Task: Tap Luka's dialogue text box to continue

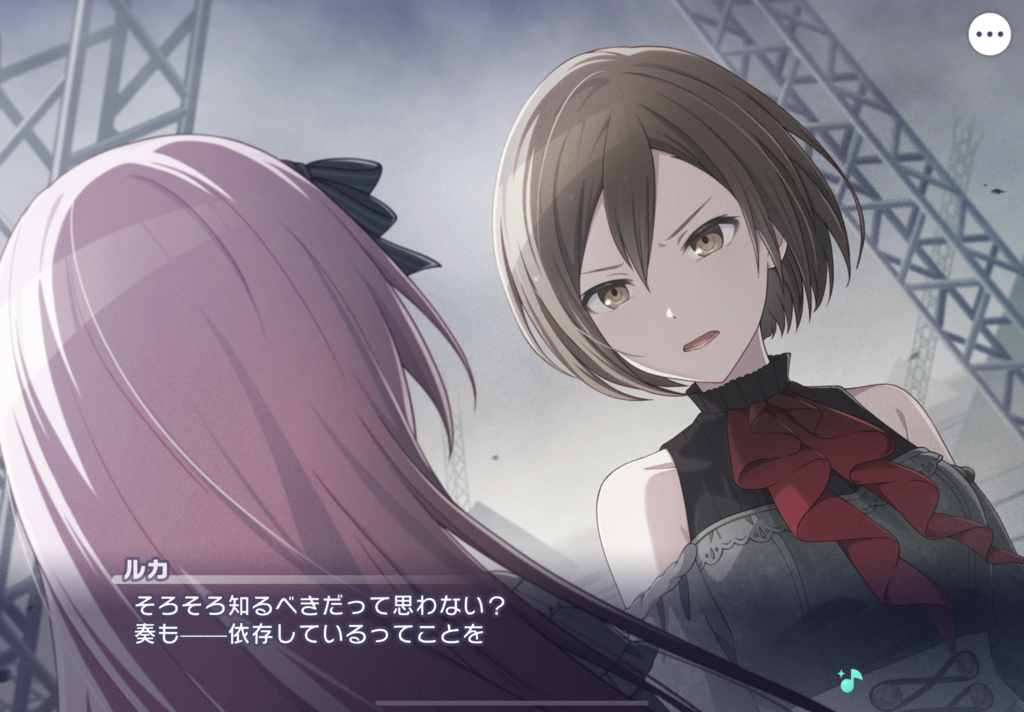Action: (480, 622)
